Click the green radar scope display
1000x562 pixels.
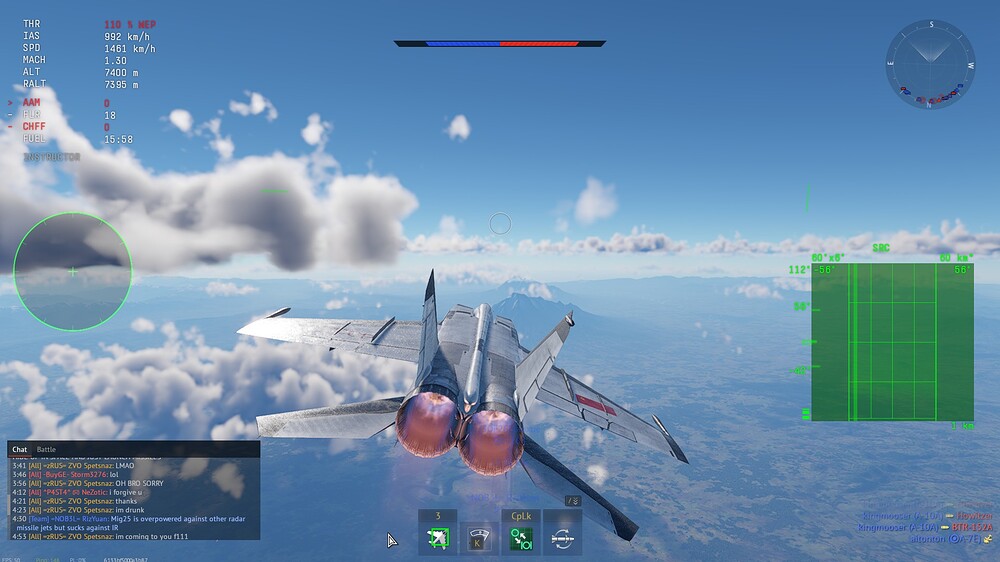[x=891, y=342]
